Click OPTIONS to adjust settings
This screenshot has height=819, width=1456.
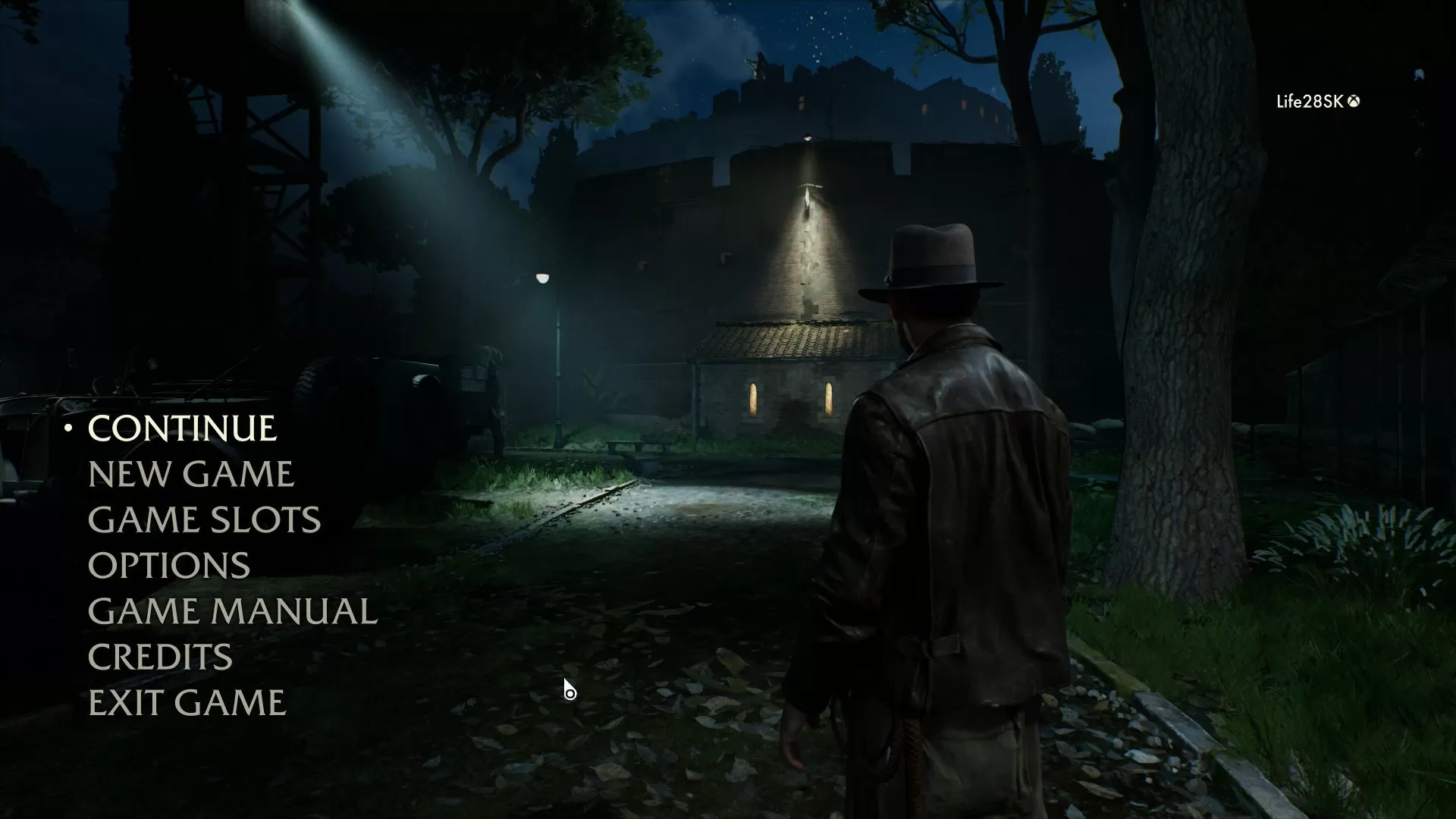(168, 566)
